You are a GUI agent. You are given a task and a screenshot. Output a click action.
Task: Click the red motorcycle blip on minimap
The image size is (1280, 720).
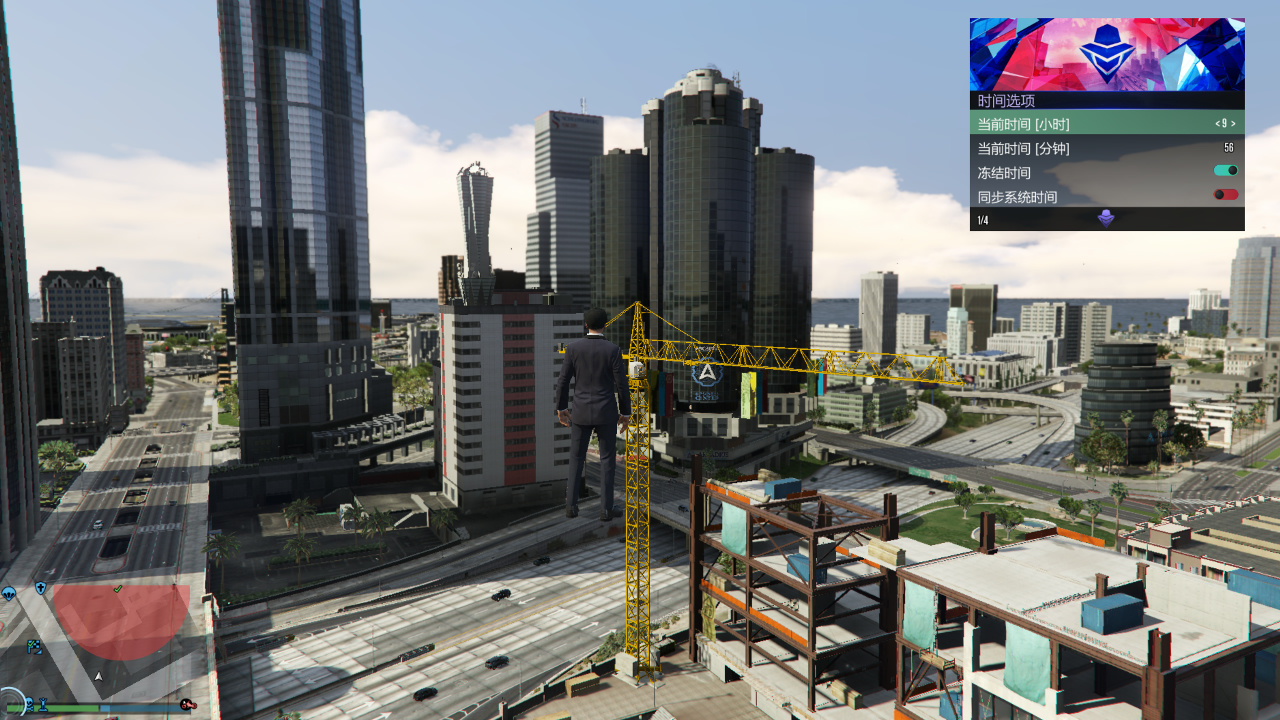click(x=186, y=705)
